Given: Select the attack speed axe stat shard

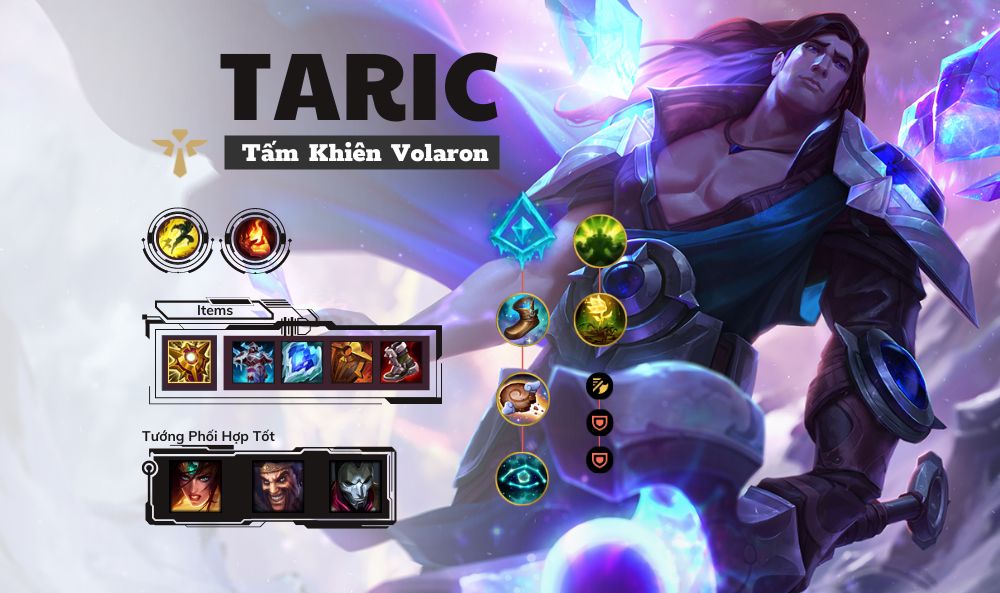Looking at the screenshot, I should tap(599, 384).
